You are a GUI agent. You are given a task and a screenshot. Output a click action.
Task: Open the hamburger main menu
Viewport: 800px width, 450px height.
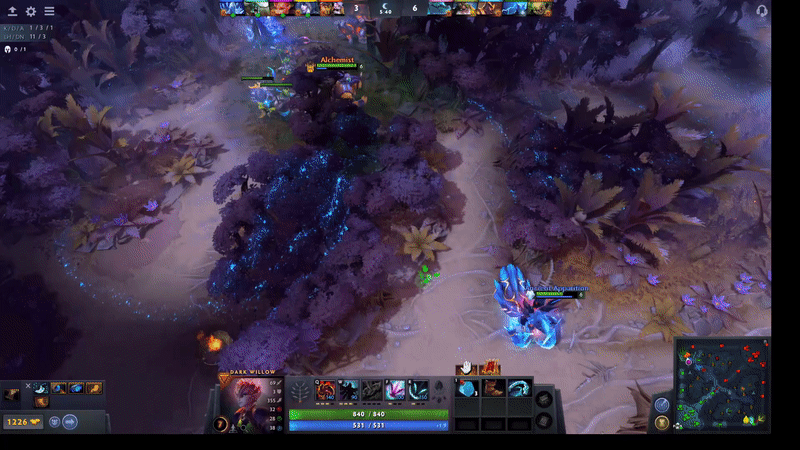click(49, 11)
